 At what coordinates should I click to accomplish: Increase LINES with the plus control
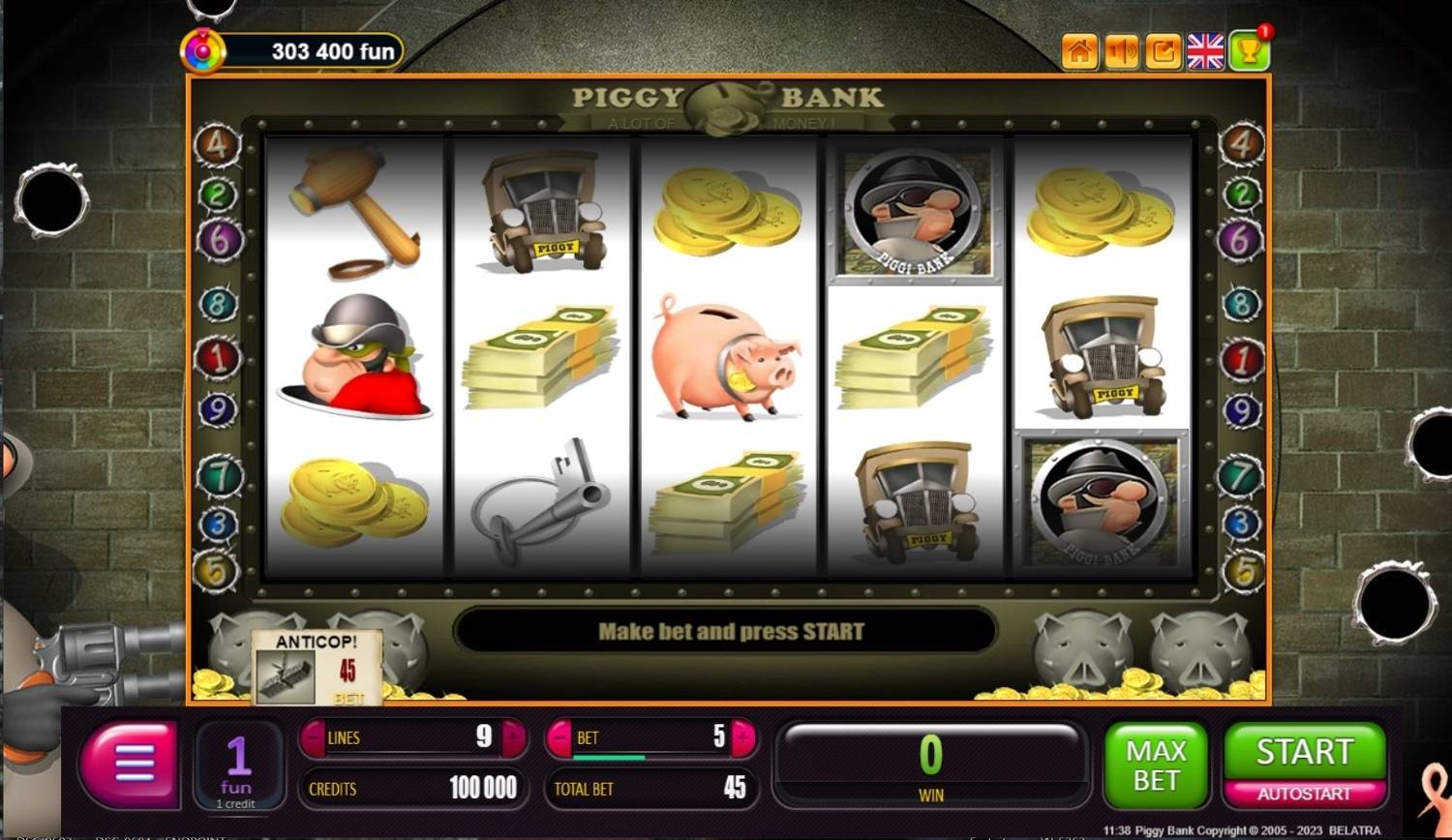tap(513, 737)
